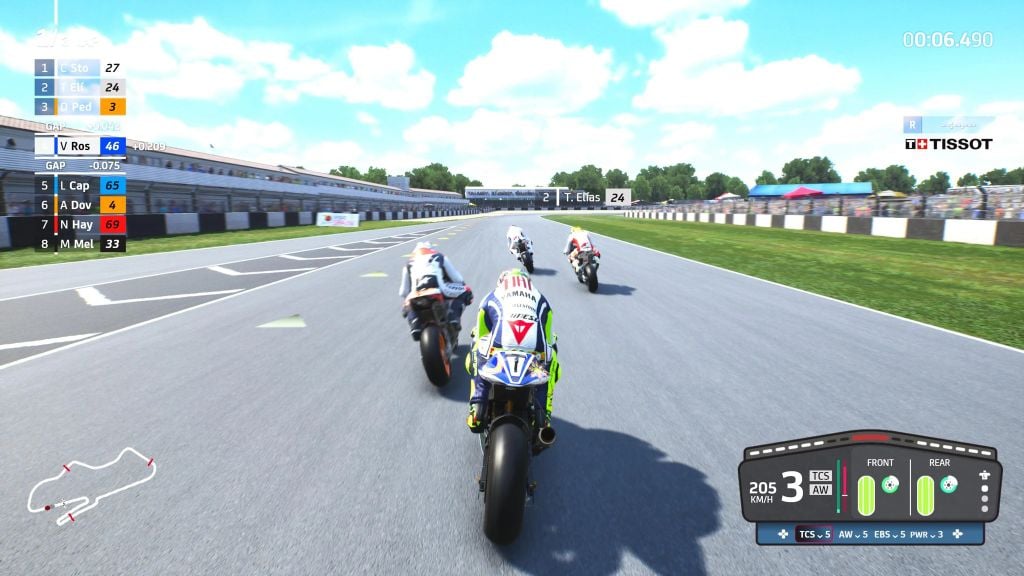Click the AW indicator on dashboard

[820, 490]
